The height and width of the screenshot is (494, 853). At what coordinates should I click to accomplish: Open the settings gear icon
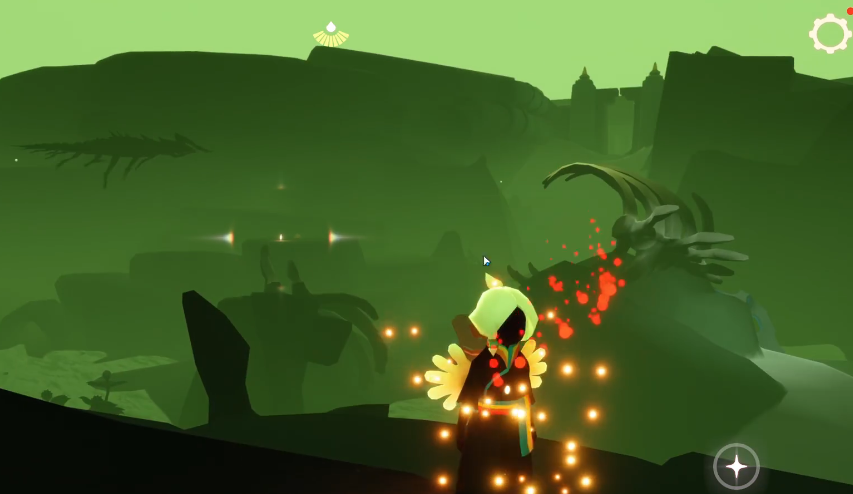pos(829,34)
